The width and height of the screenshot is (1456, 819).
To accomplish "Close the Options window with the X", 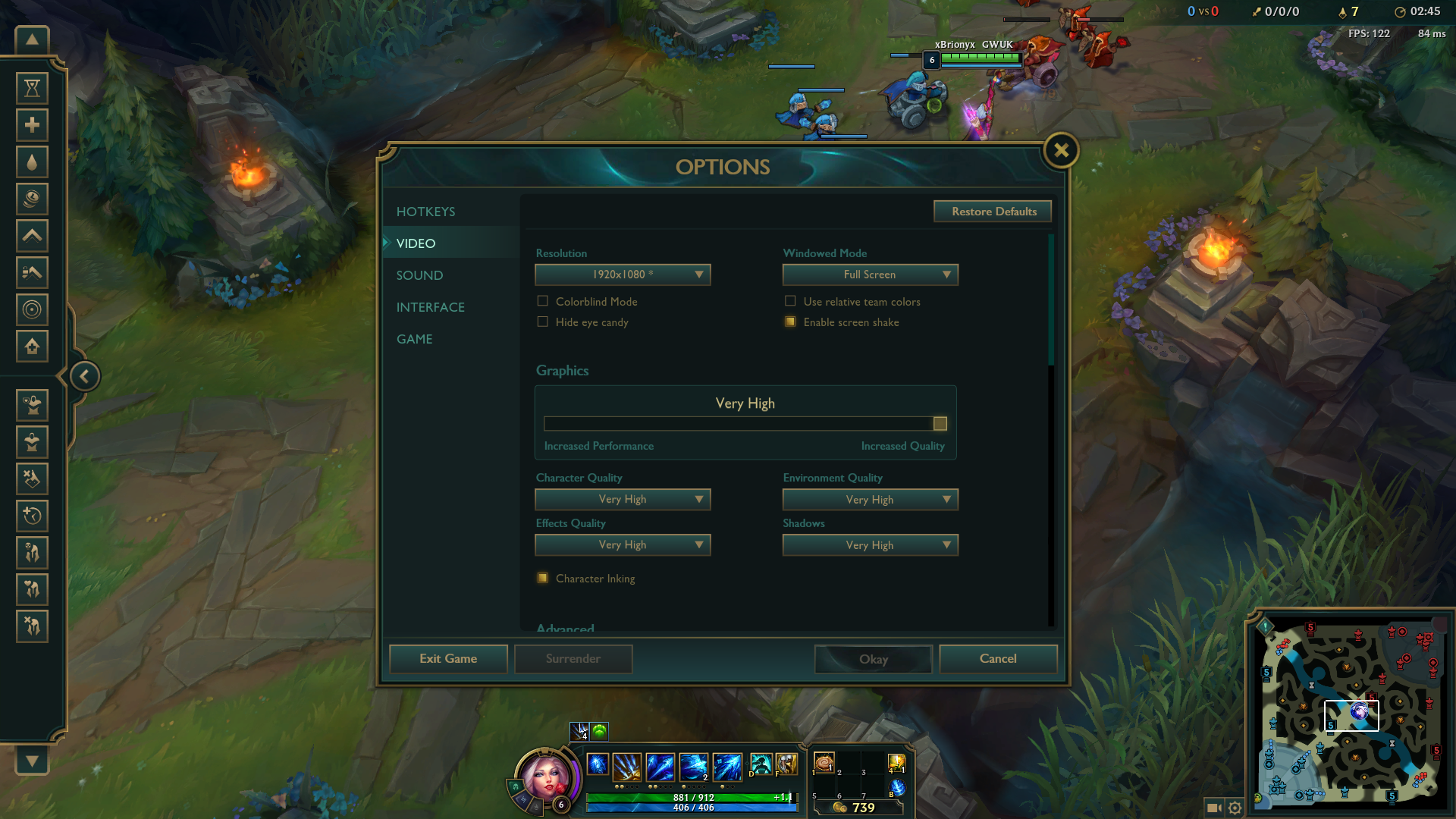I will (x=1061, y=151).
